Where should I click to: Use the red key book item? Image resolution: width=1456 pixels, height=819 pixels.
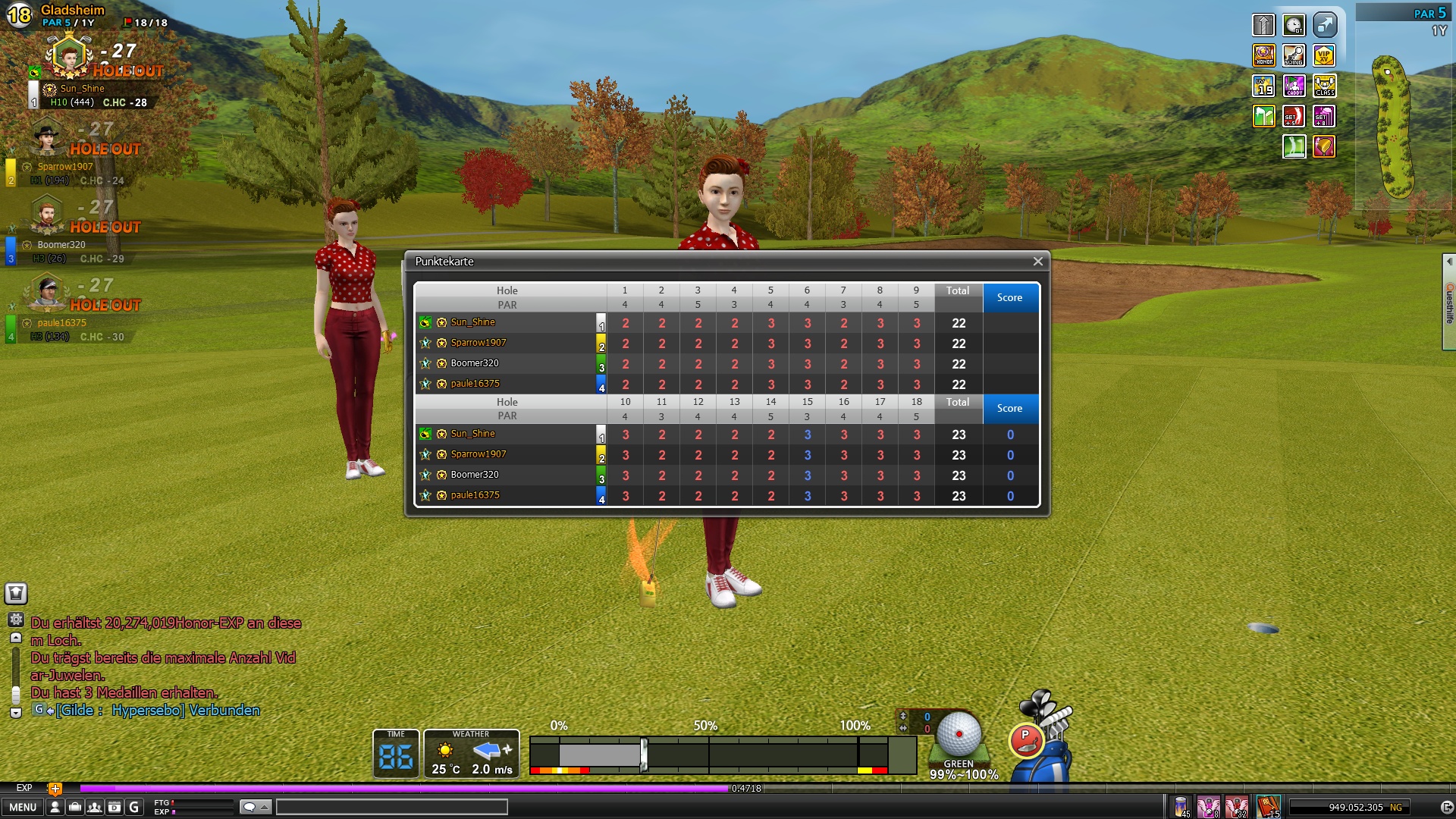coord(1268,806)
